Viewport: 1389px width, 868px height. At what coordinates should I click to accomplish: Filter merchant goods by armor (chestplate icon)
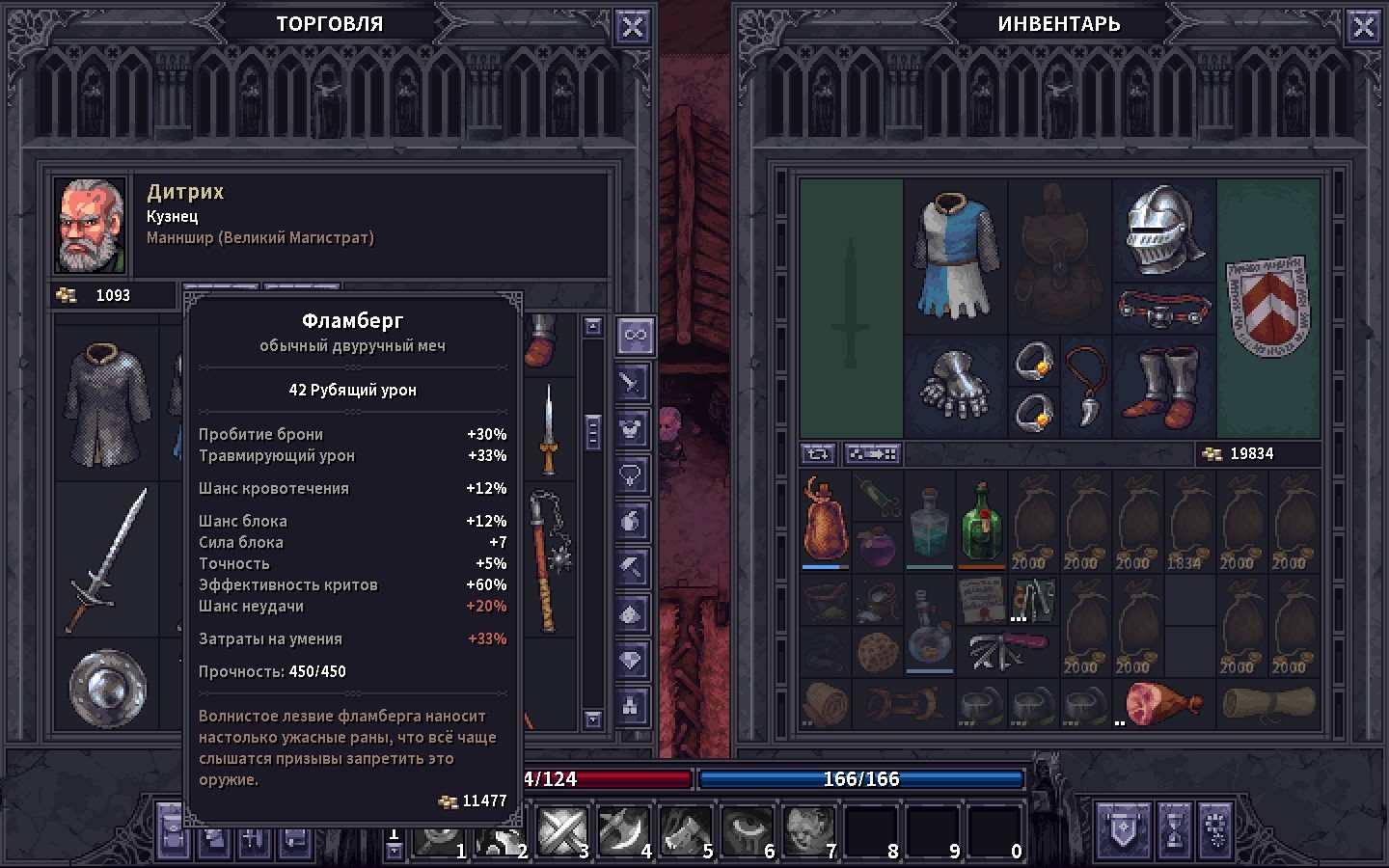[633, 428]
